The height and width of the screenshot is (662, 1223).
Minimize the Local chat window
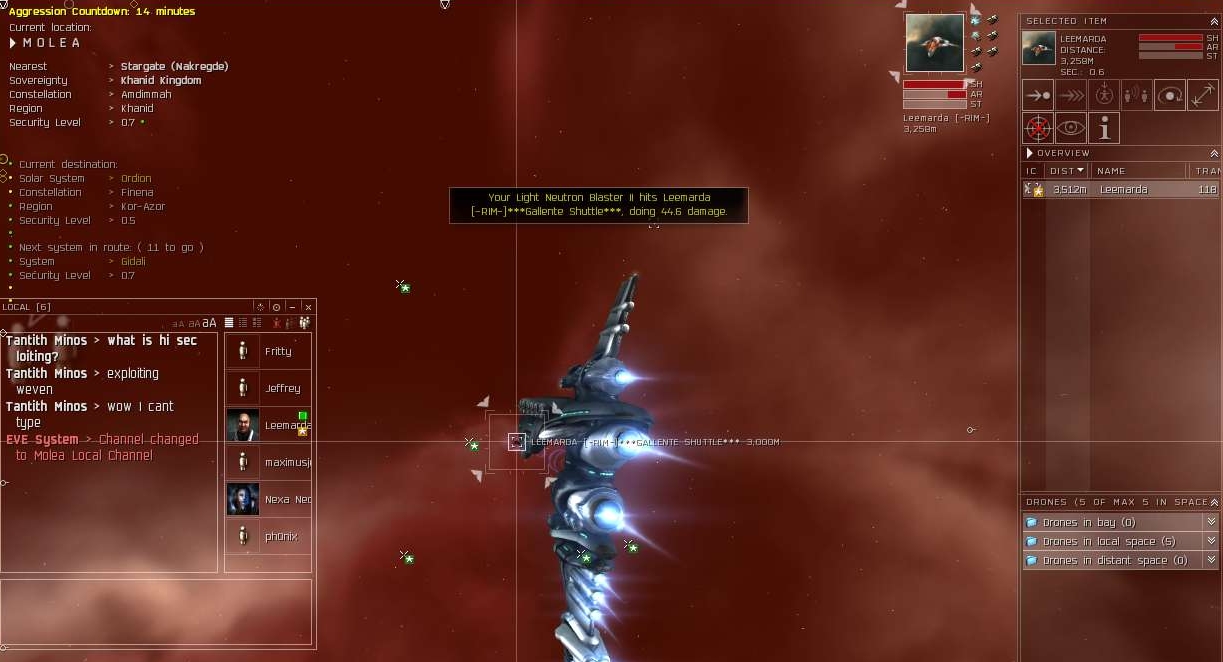pyautogui.click(x=292, y=307)
